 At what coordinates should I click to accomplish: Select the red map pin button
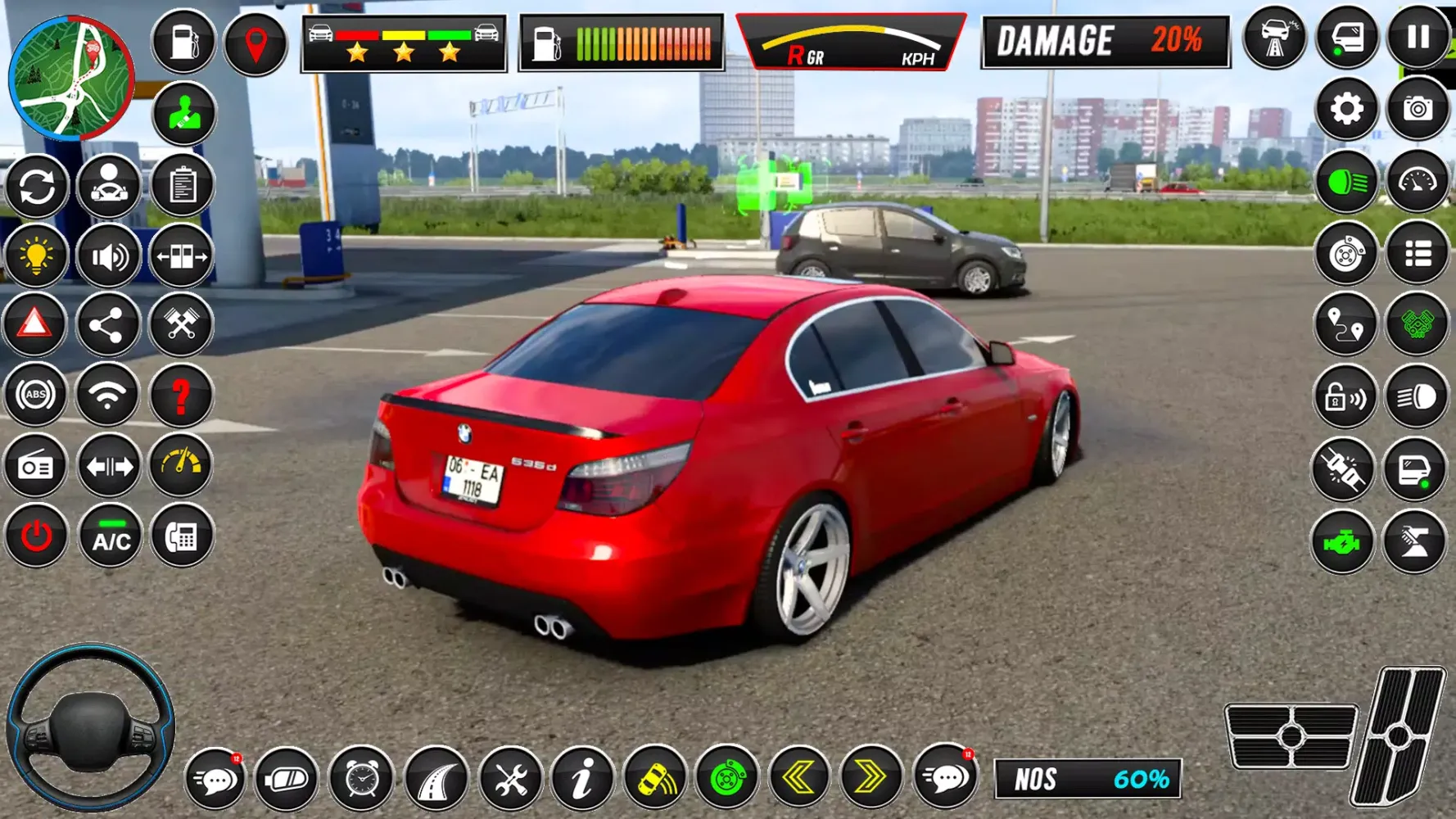255,44
